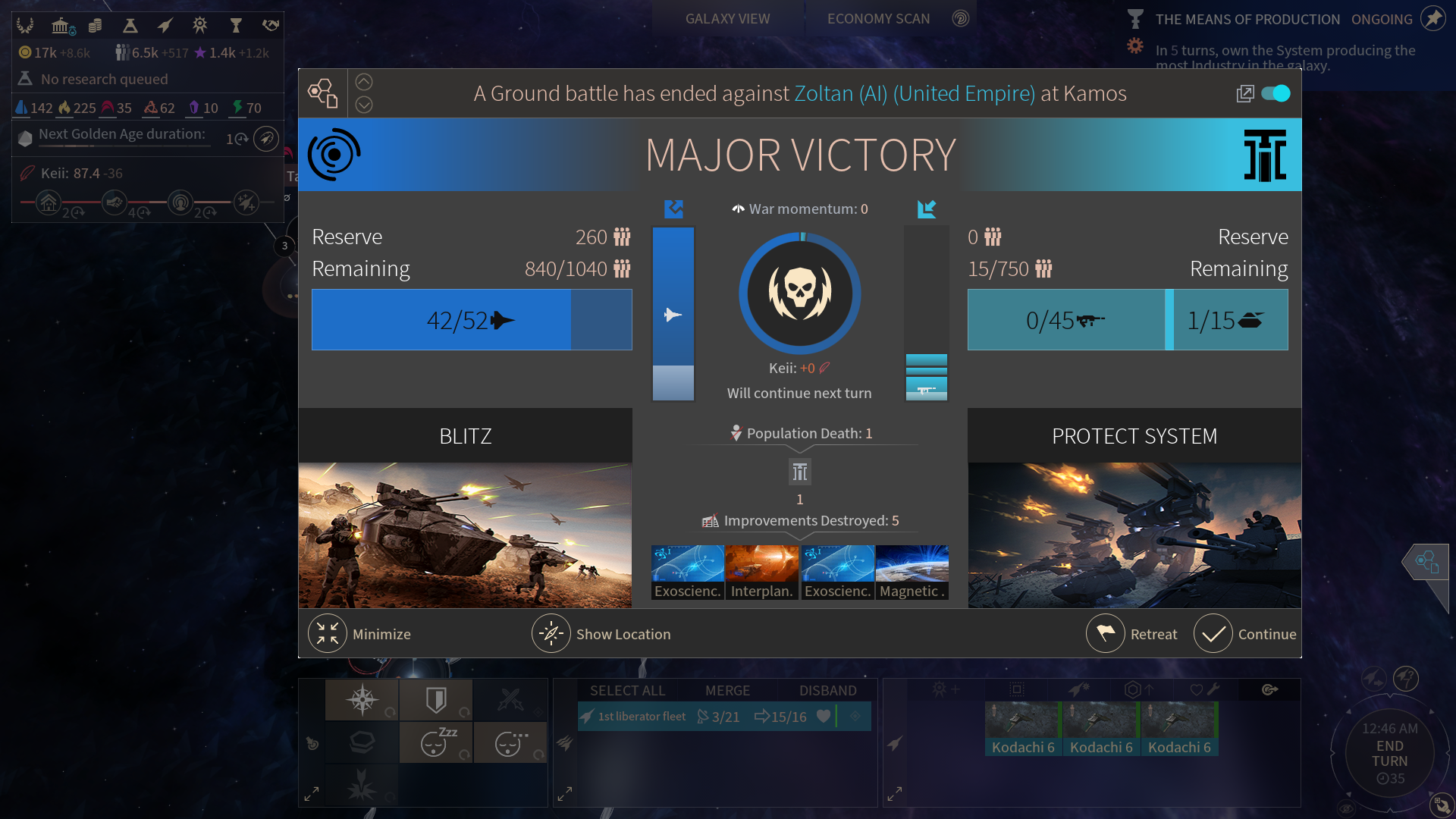The height and width of the screenshot is (819, 1456).
Task: Open the Galaxy View
Action: point(727,19)
